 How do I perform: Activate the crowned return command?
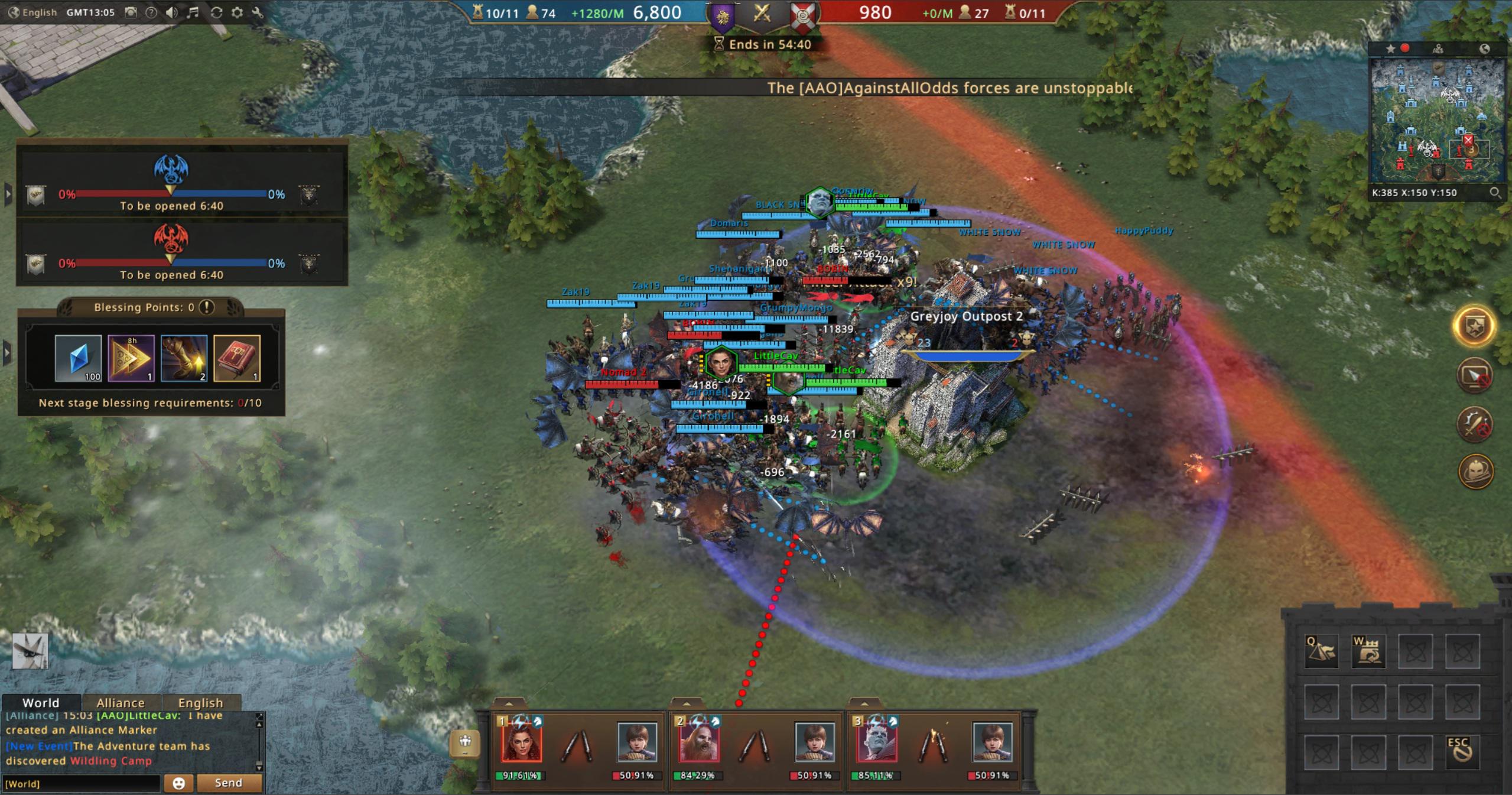click(x=1368, y=651)
